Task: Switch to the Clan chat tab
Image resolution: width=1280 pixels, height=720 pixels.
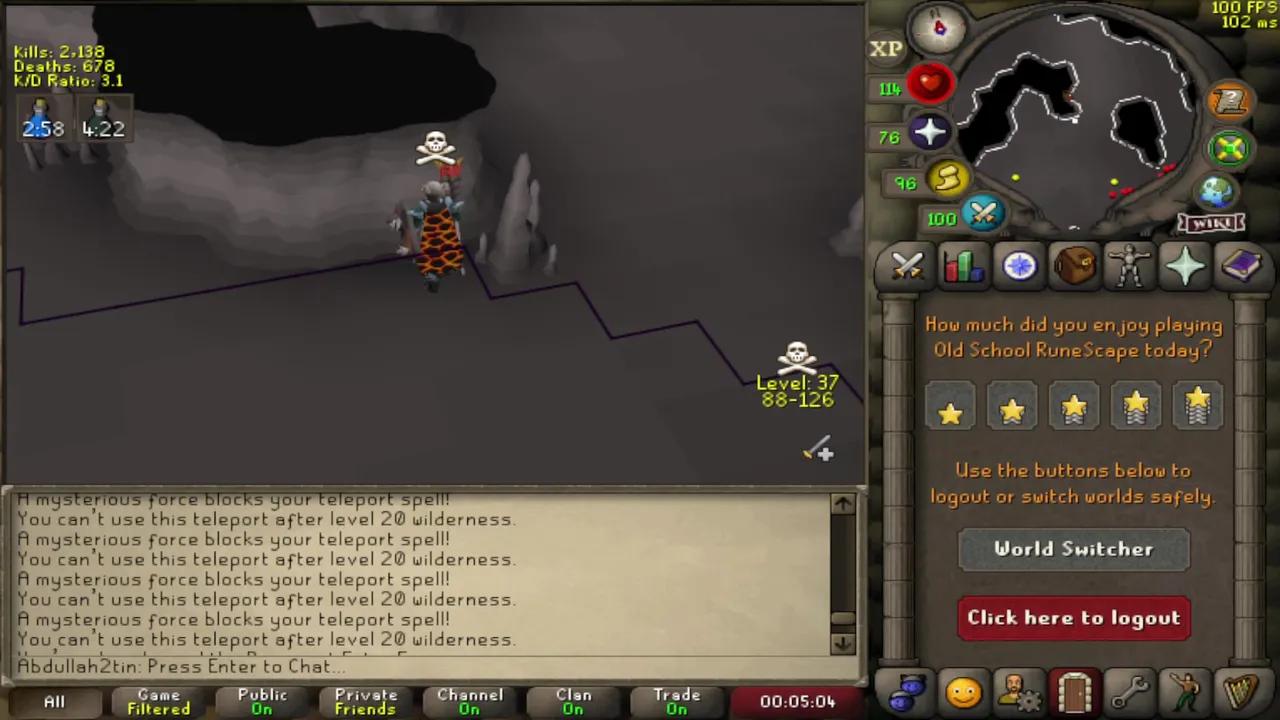Action: tap(572, 701)
